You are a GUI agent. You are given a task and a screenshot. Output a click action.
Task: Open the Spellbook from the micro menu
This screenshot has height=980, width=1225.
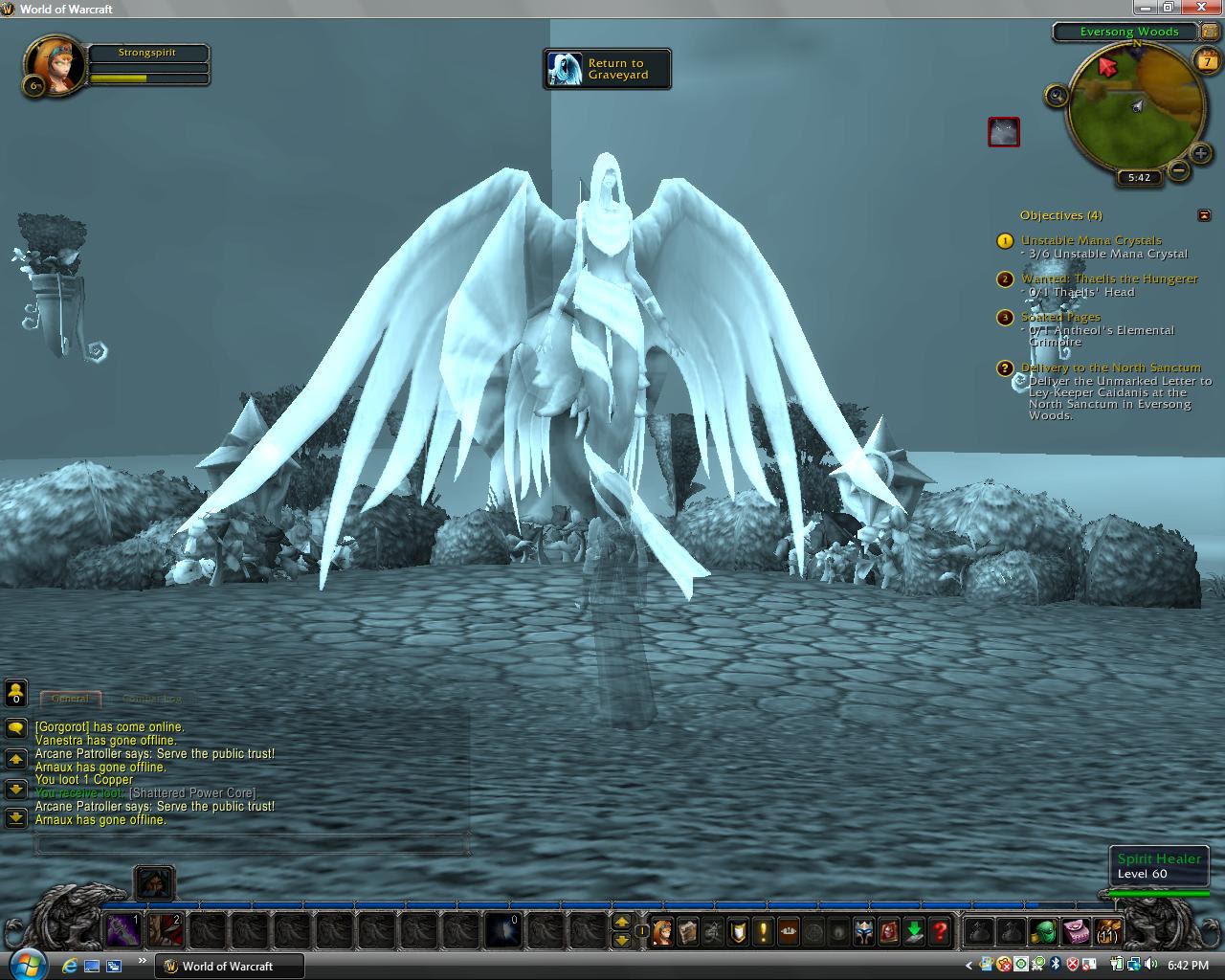[689, 931]
